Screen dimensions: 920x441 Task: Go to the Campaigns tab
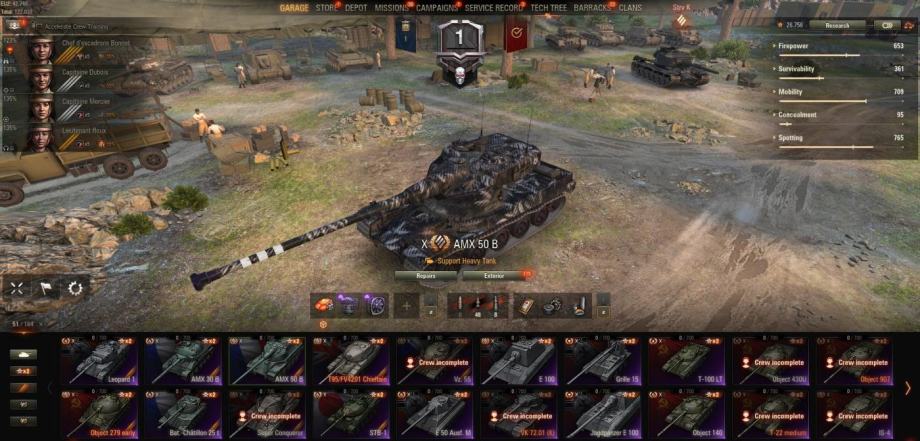437,7
